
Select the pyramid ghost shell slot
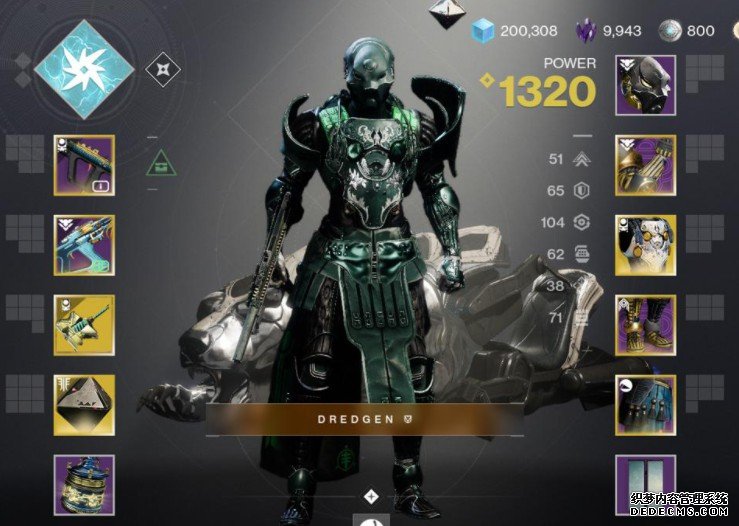coord(84,404)
